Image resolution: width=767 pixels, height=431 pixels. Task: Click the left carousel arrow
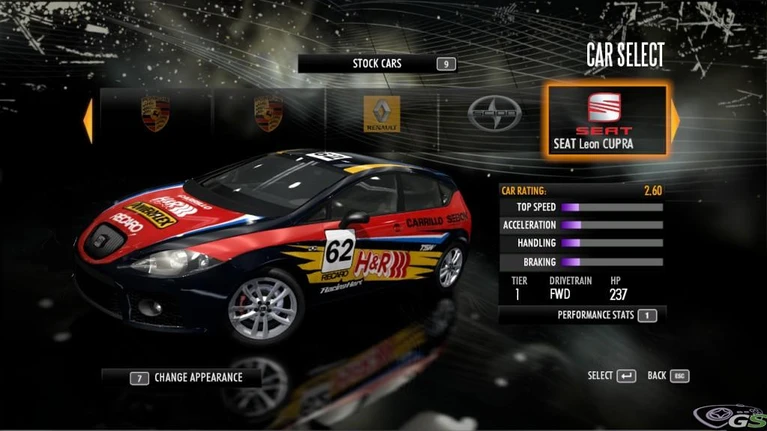coord(88,119)
